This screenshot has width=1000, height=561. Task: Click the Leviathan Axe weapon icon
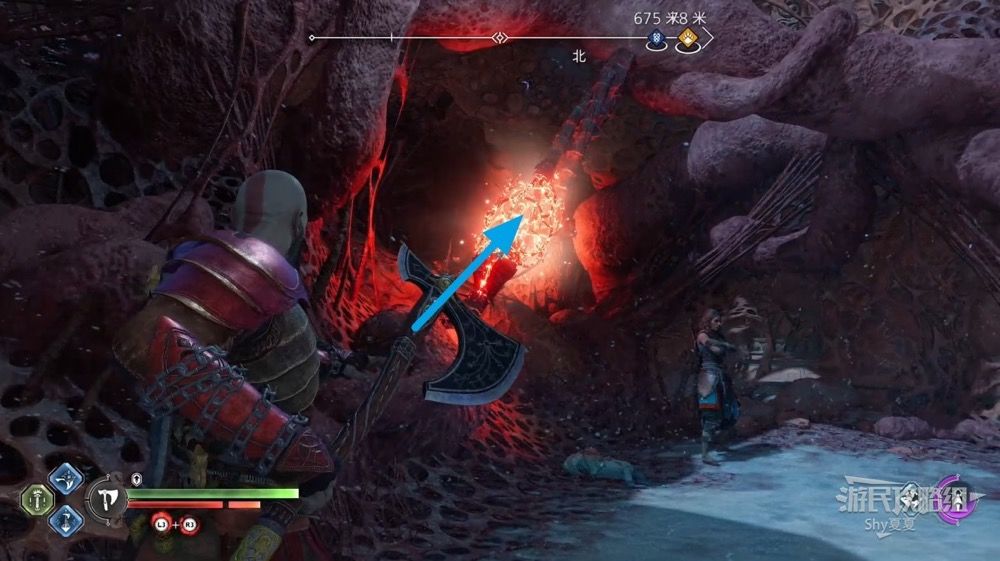(106, 499)
